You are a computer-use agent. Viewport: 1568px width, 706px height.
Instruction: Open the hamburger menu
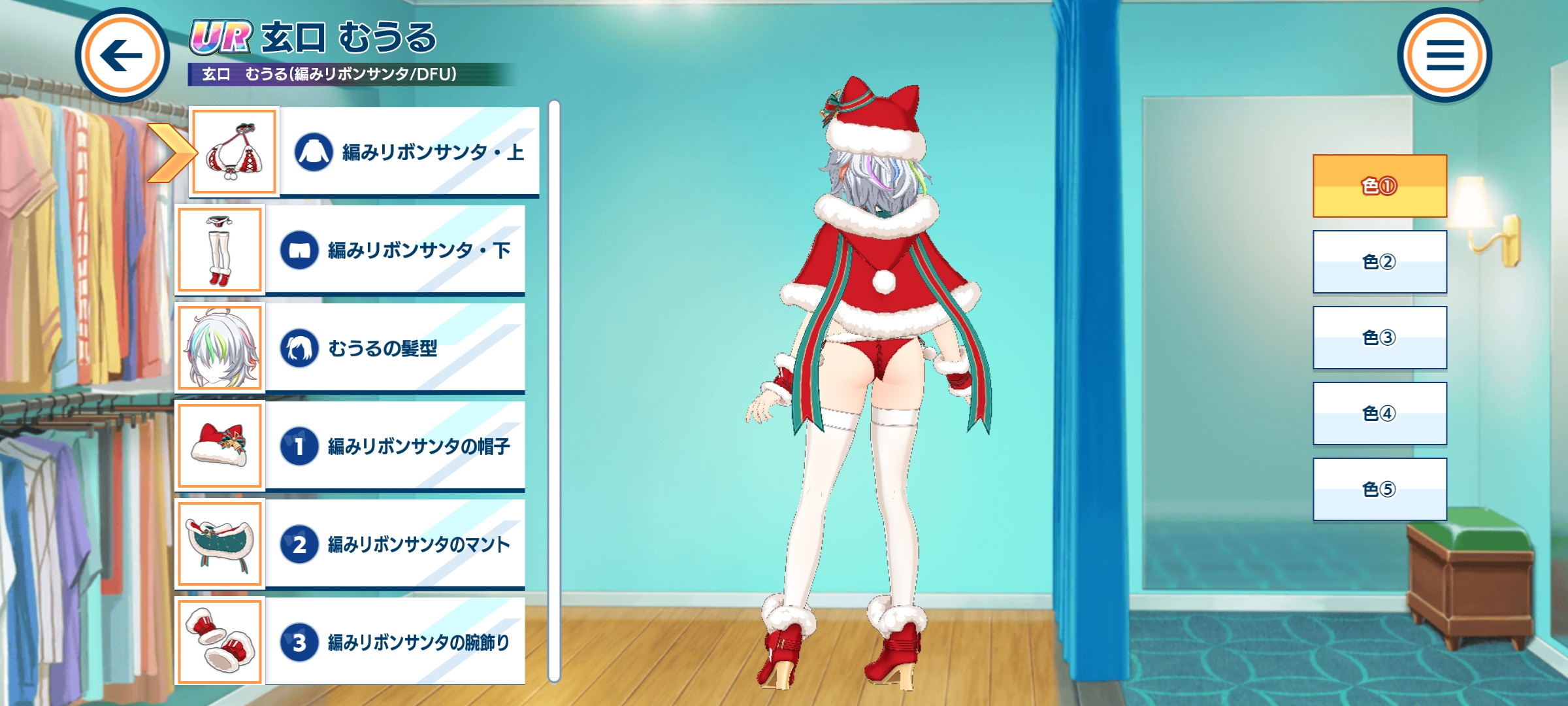tap(1444, 55)
